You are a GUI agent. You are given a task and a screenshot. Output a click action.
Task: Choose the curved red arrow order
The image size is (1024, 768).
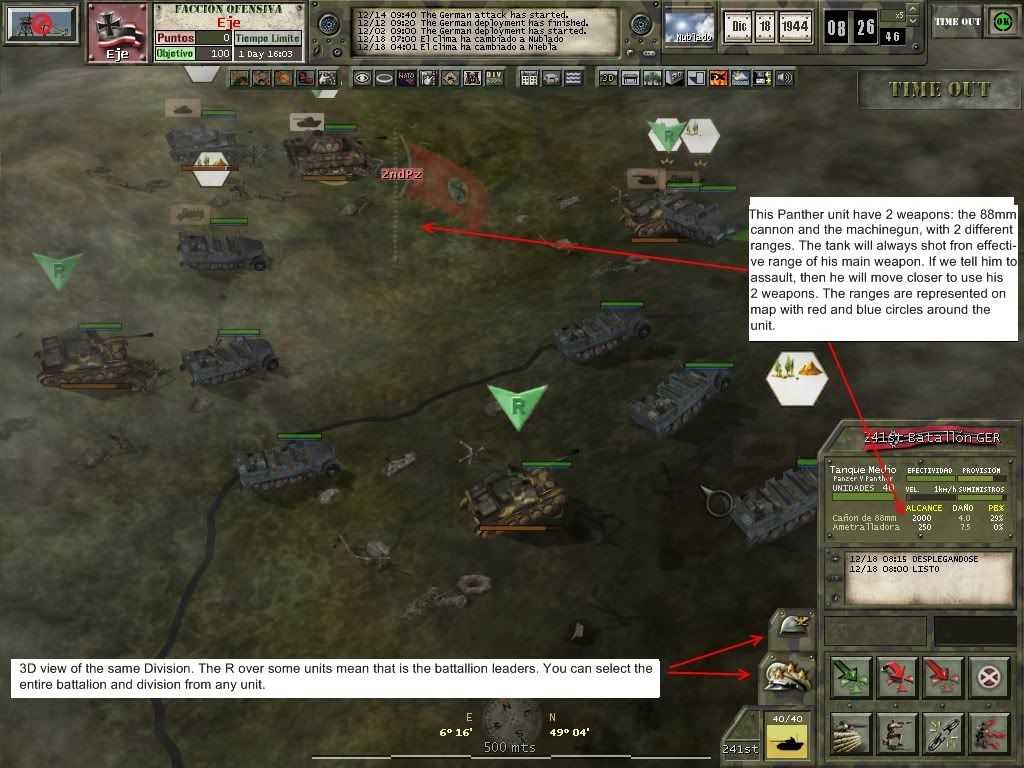click(896, 677)
